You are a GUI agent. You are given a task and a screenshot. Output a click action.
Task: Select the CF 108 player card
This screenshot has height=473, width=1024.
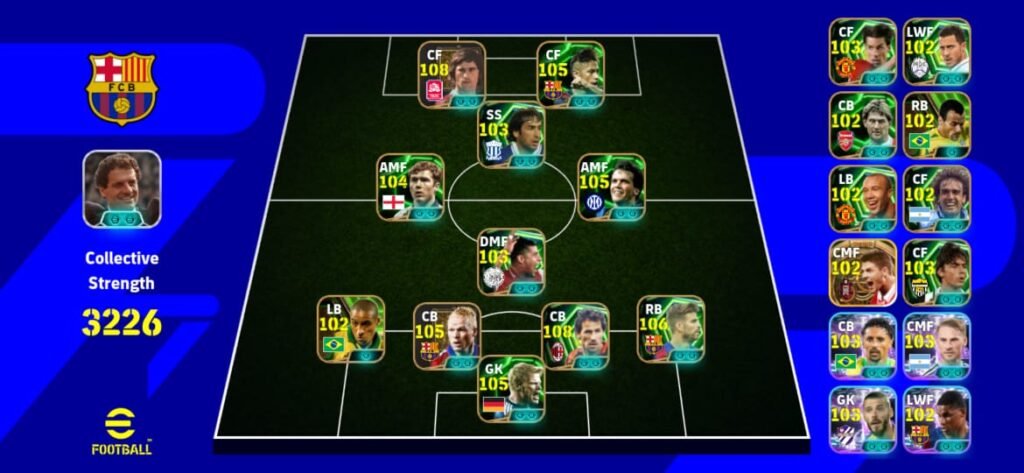pos(451,74)
